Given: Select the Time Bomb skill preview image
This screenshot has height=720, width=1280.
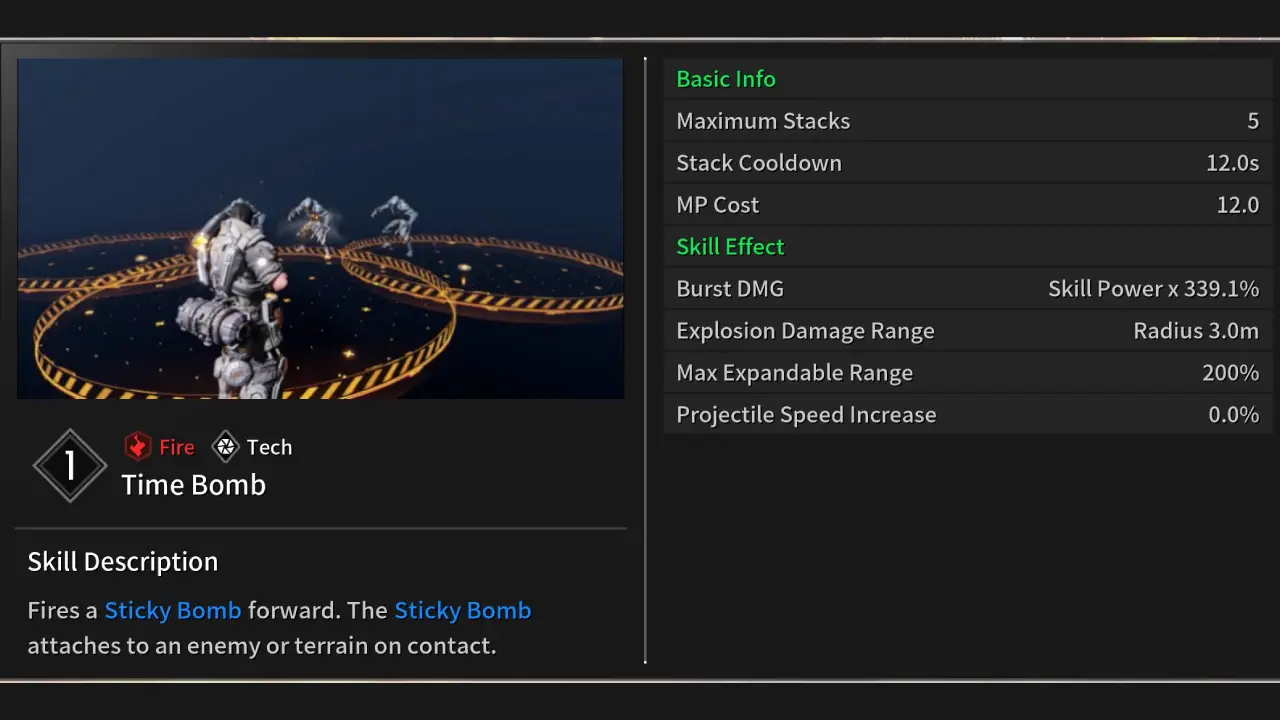Looking at the screenshot, I should click(x=319, y=228).
